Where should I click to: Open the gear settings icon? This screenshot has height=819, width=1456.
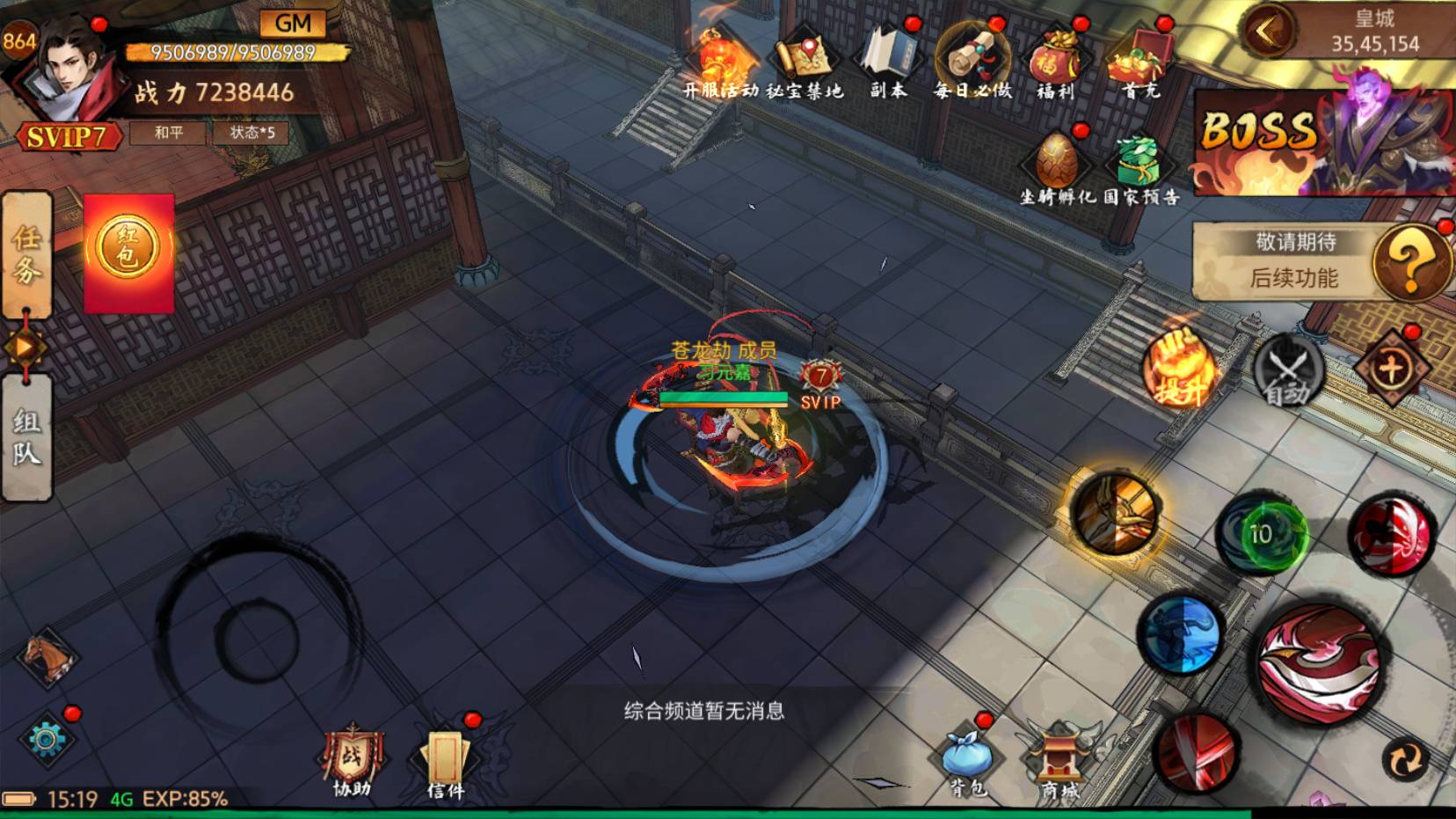click(46, 739)
